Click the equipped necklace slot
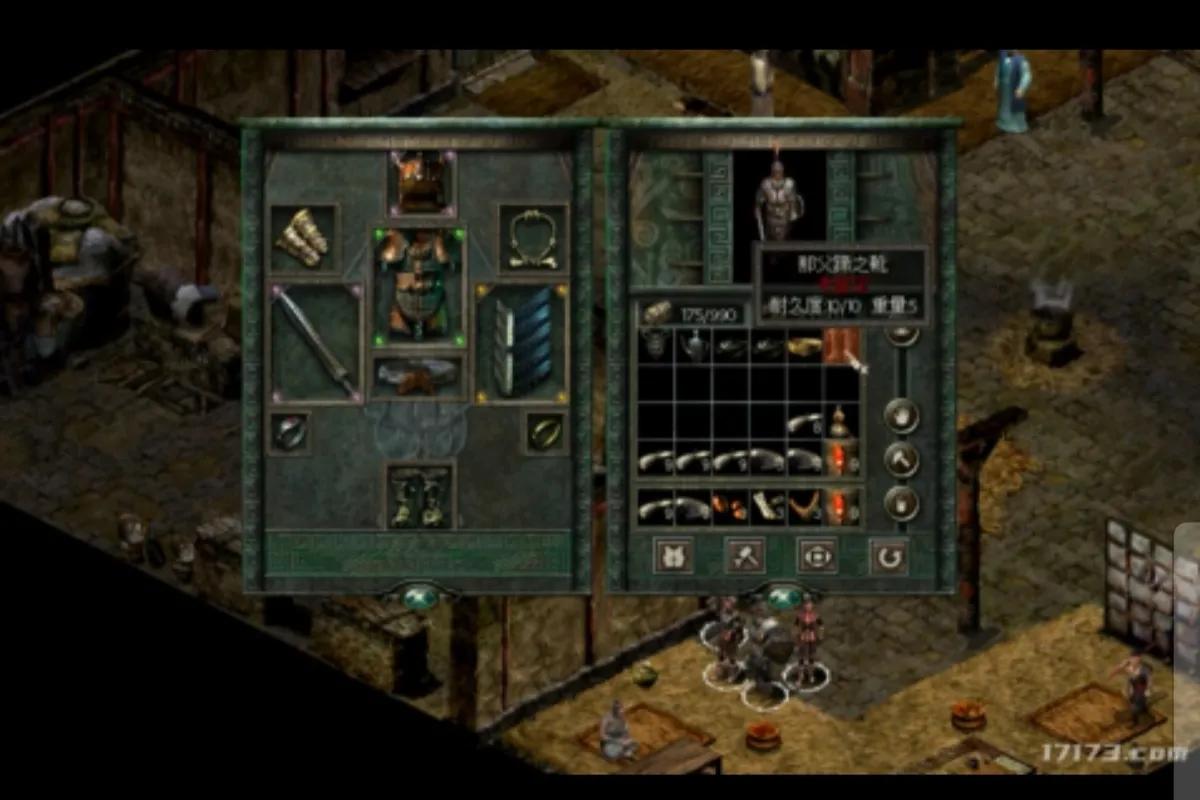The width and height of the screenshot is (1200, 800). pyautogui.click(x=533, y=239)
